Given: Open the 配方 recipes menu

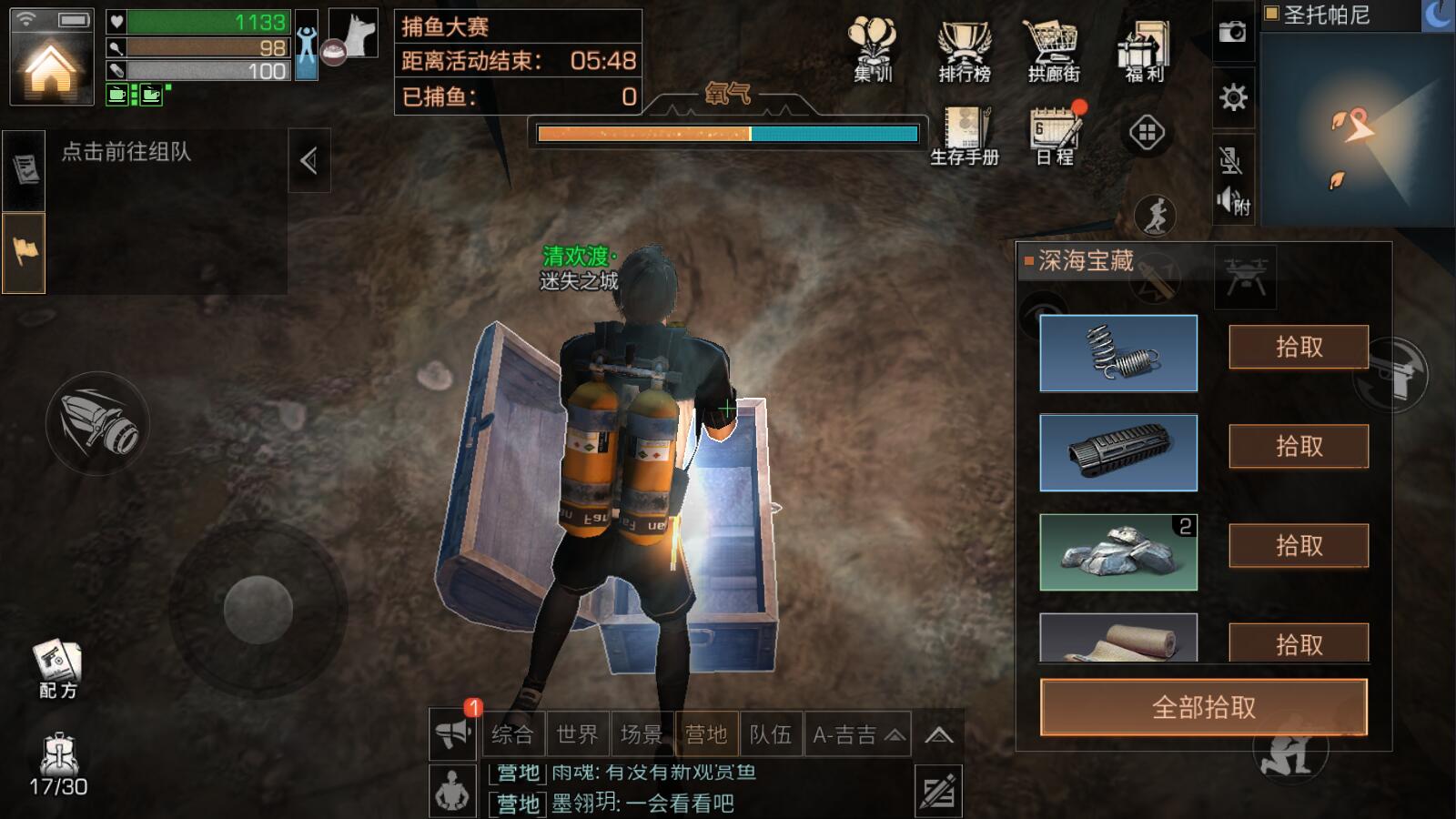Looking at the screenshot, I should [57, 671].
